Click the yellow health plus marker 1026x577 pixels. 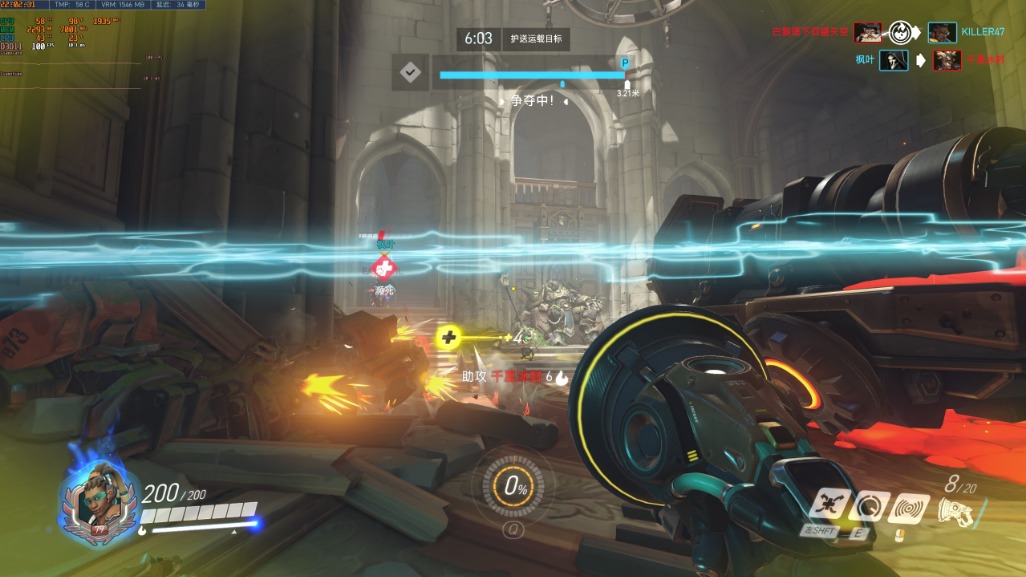447,338
